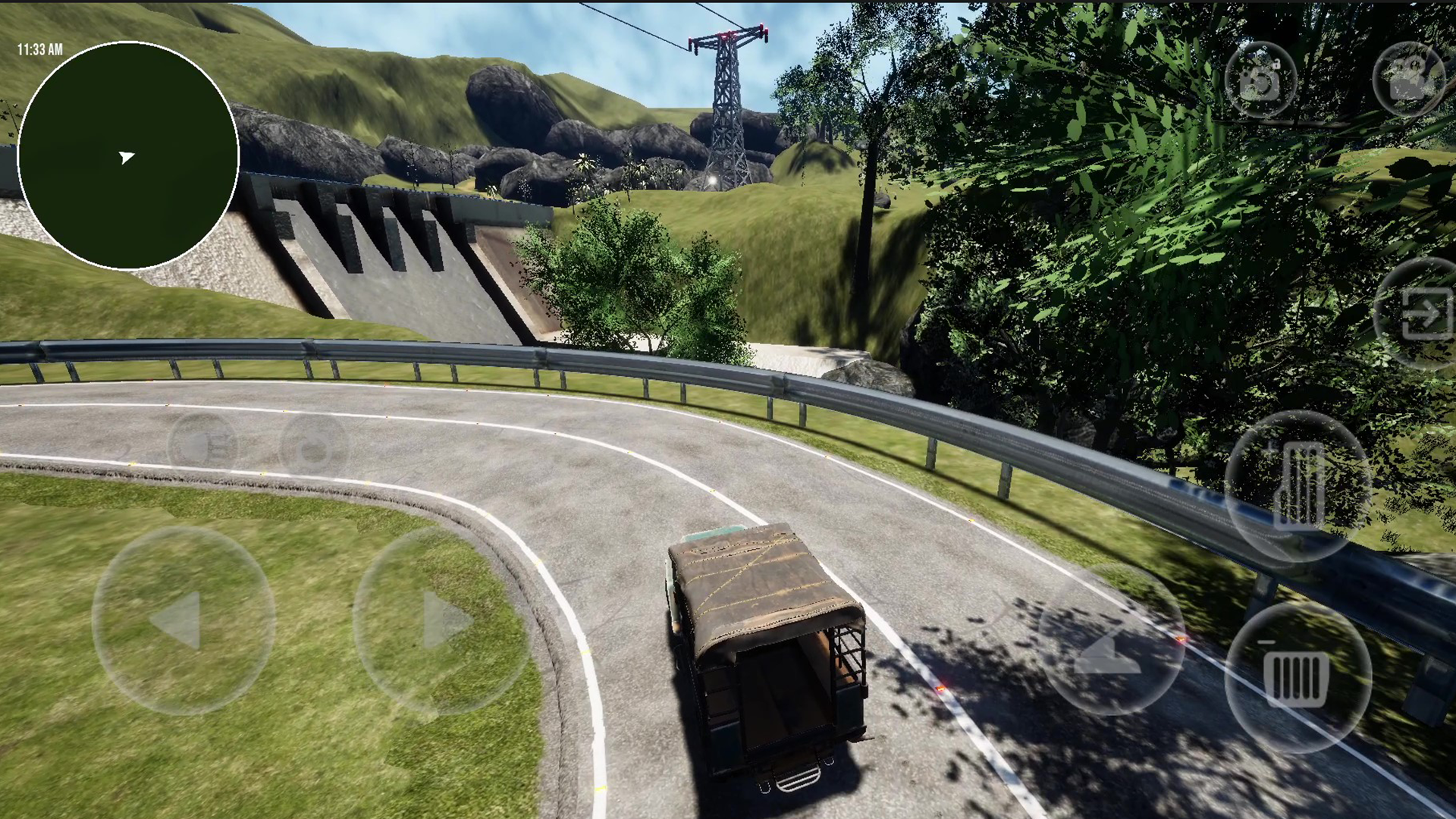Tap the accelerator pedal button
The image size is (1456, 819).
1298,485
